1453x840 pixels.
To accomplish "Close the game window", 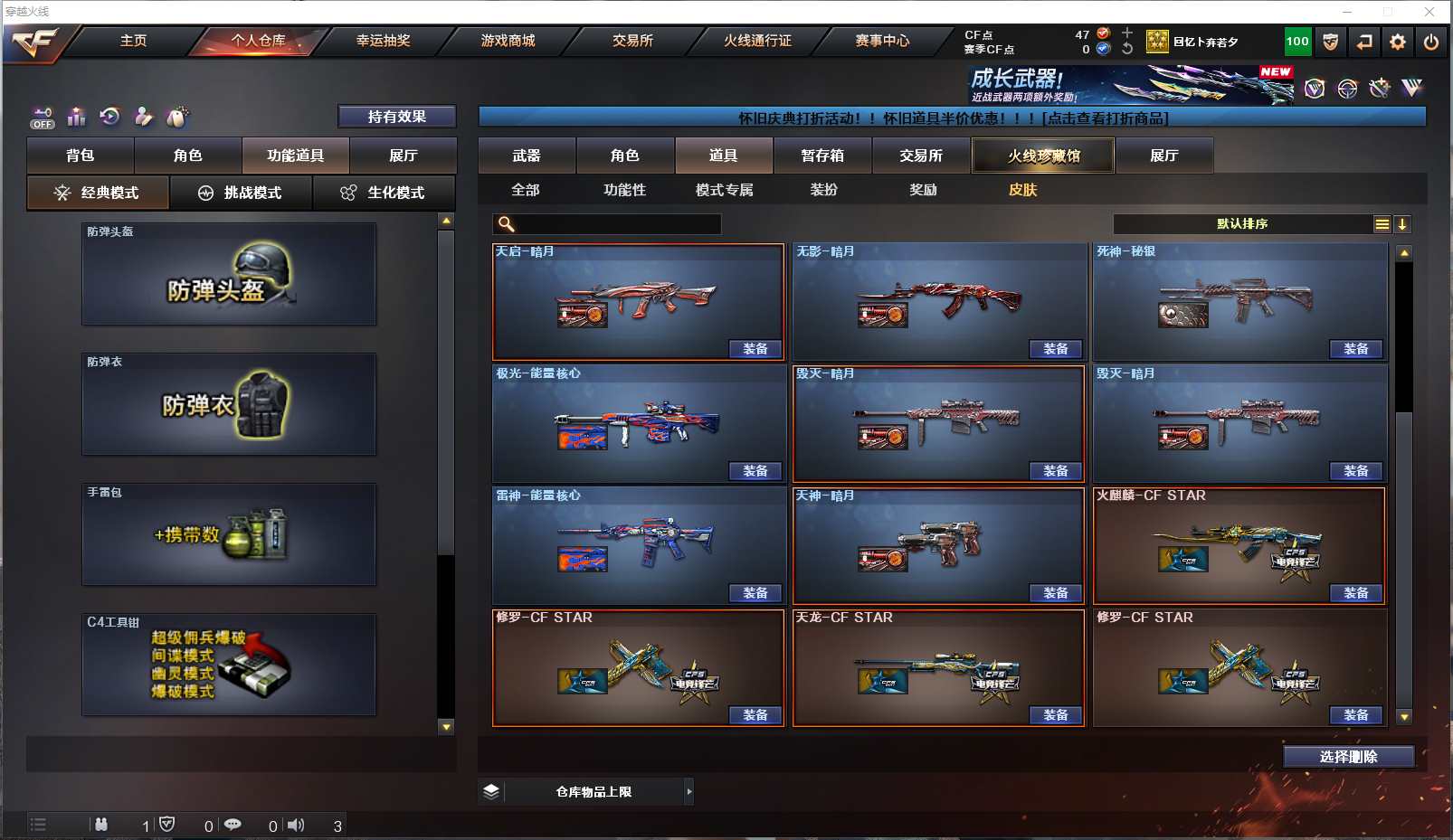I will (x=1429, y=12).
